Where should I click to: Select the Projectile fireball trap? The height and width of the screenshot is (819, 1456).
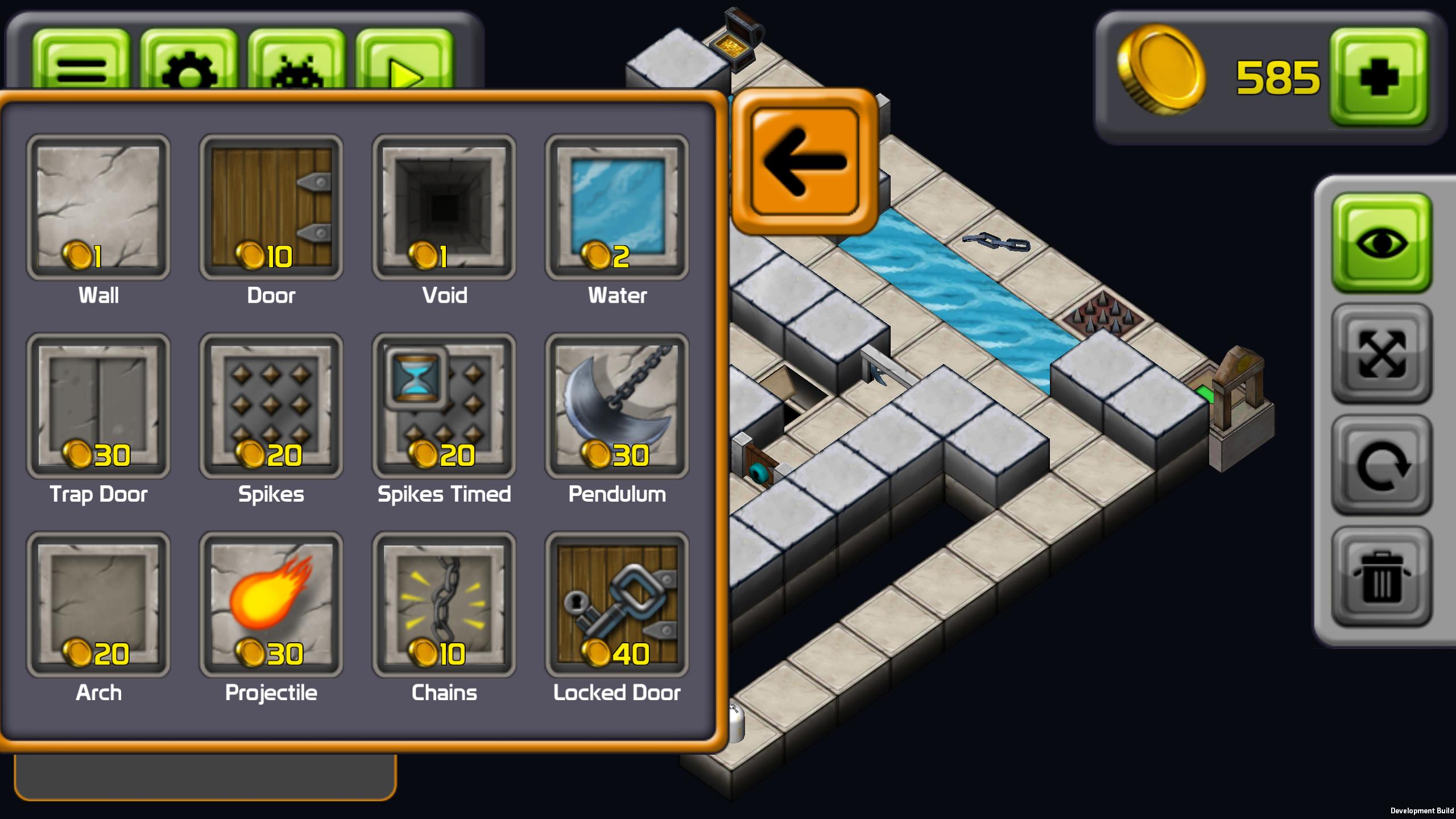(x=271, y=604)
